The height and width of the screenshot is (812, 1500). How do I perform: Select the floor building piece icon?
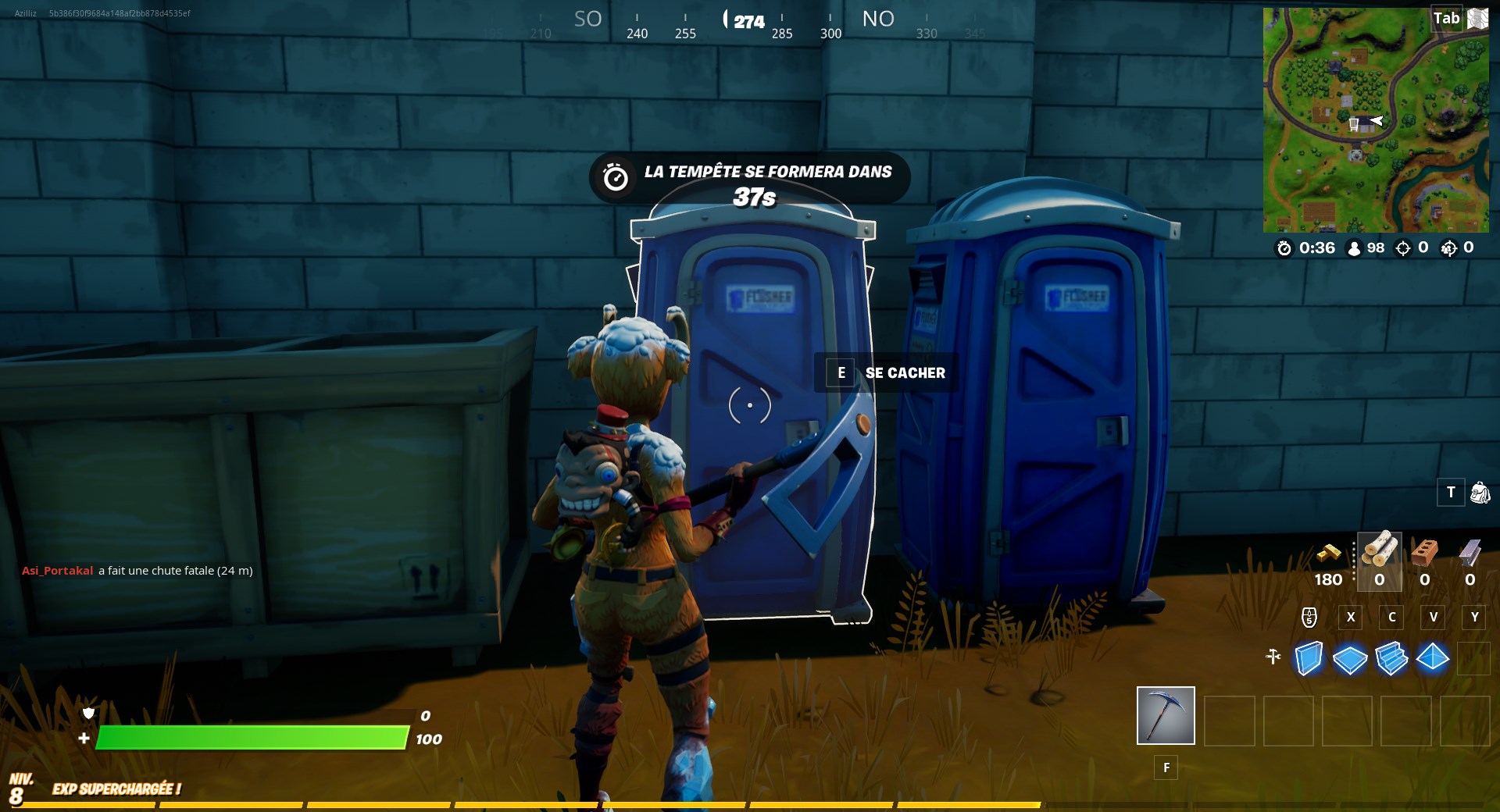coord(1351,660)
